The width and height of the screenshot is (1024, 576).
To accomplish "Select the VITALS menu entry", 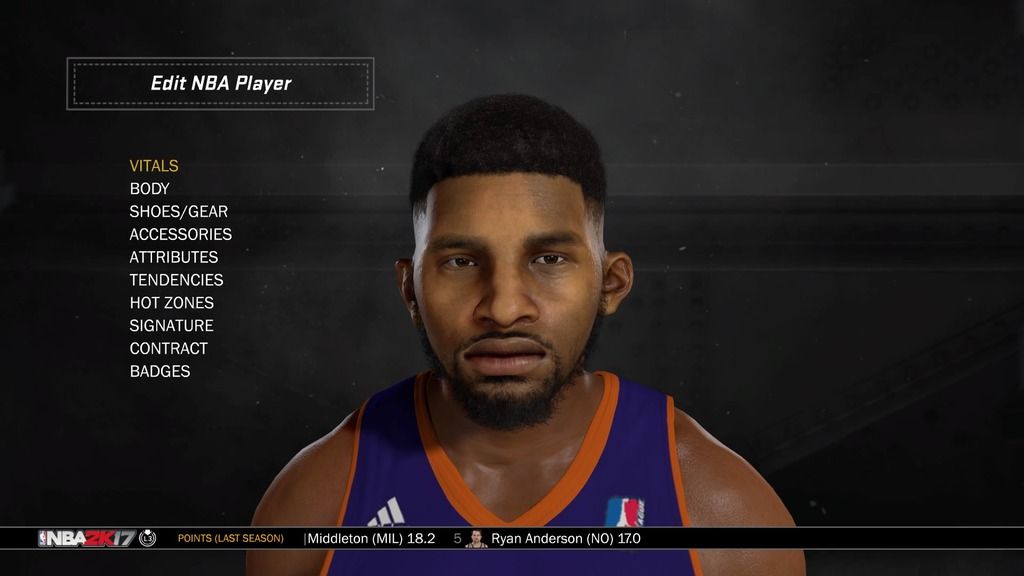I will tap(154, 166).
